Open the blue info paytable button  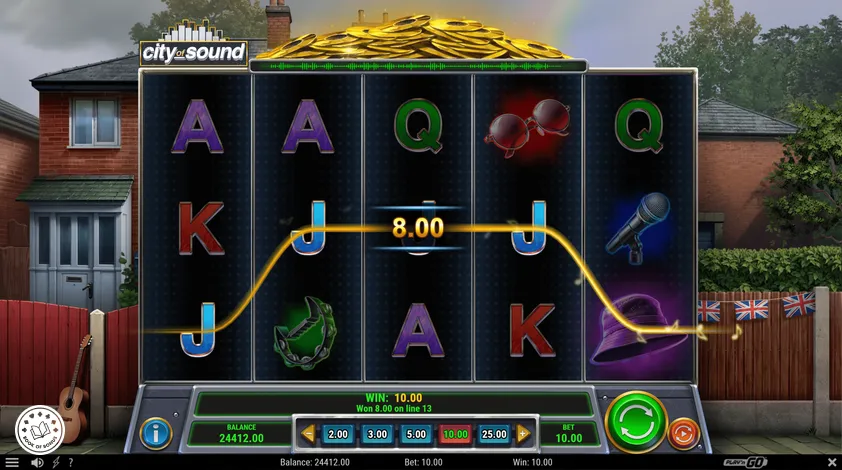pyautogui.click(x=157, y=433)
